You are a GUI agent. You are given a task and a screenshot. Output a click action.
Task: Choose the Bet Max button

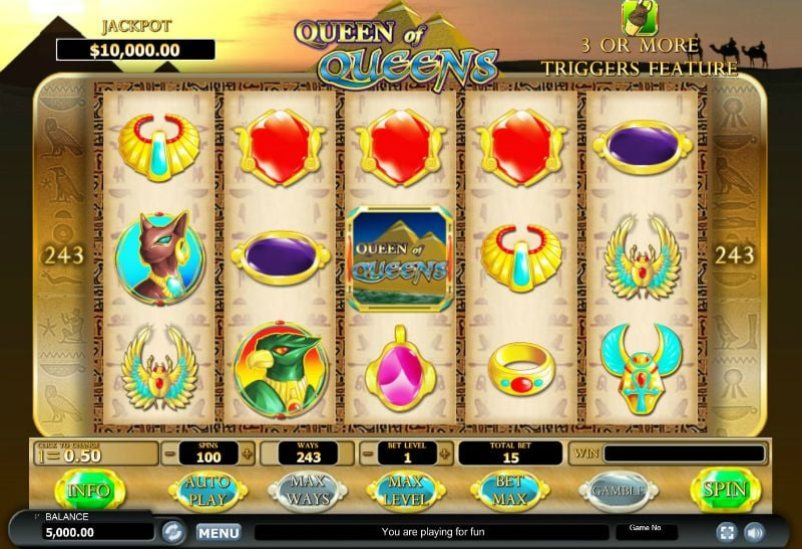click(x=508, y=491)
